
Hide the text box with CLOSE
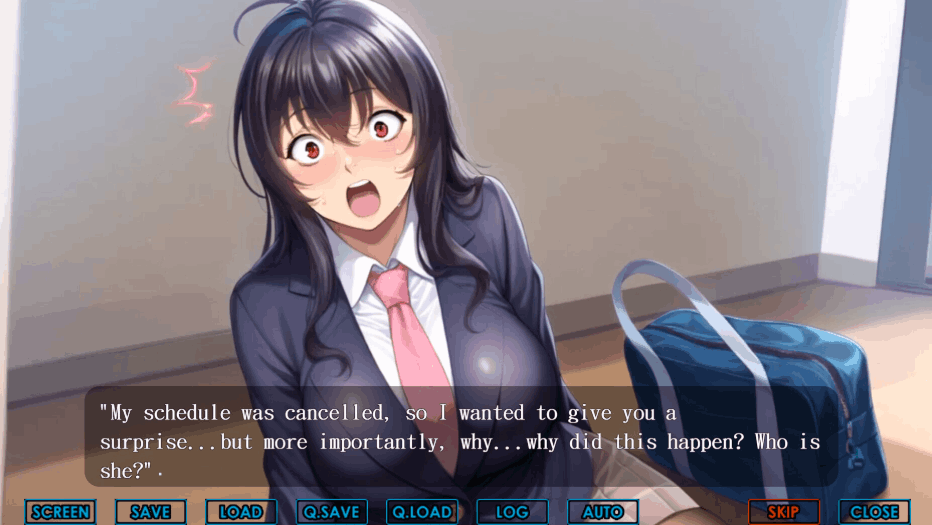874,512
